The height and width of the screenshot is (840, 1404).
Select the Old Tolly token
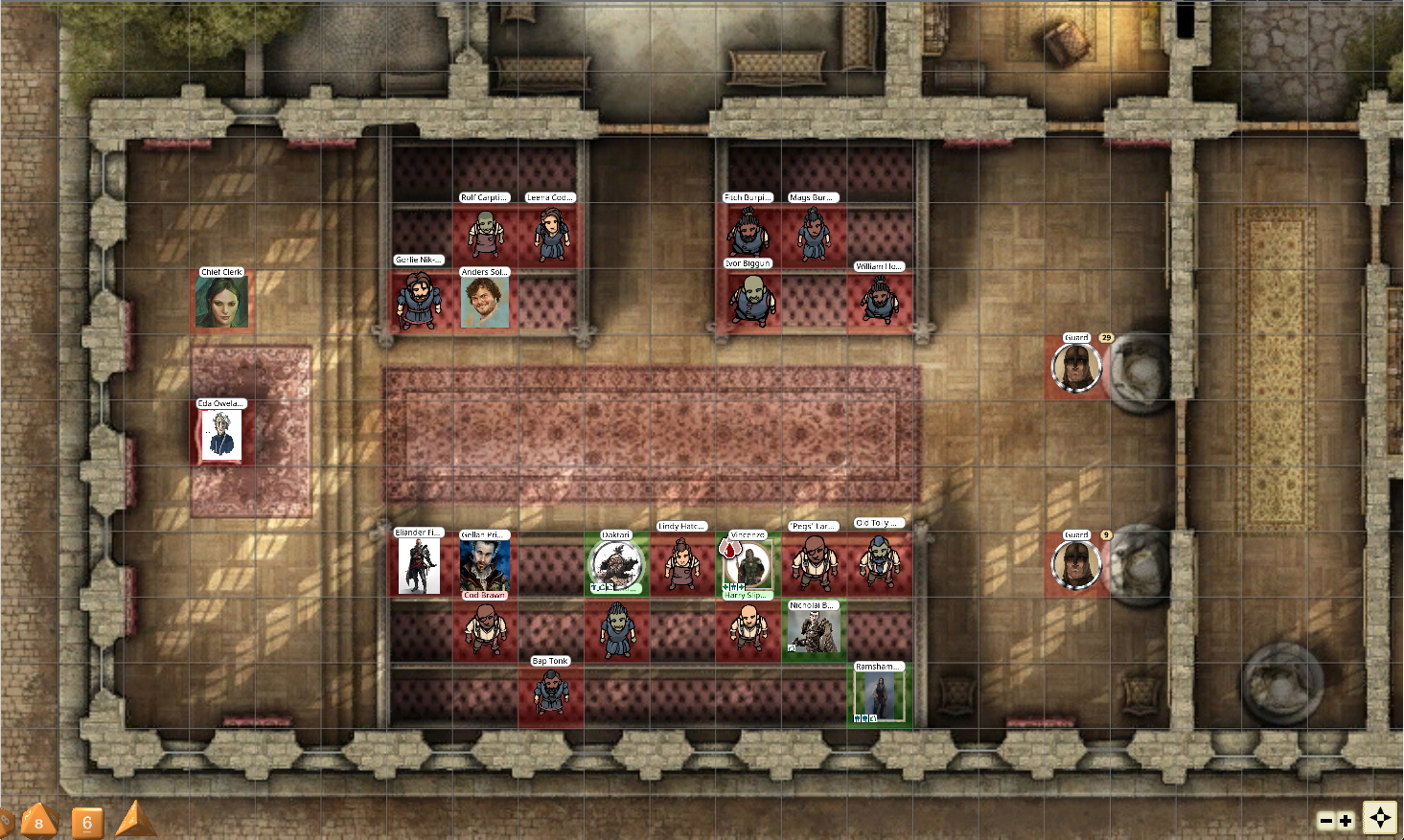coord(879,561)
